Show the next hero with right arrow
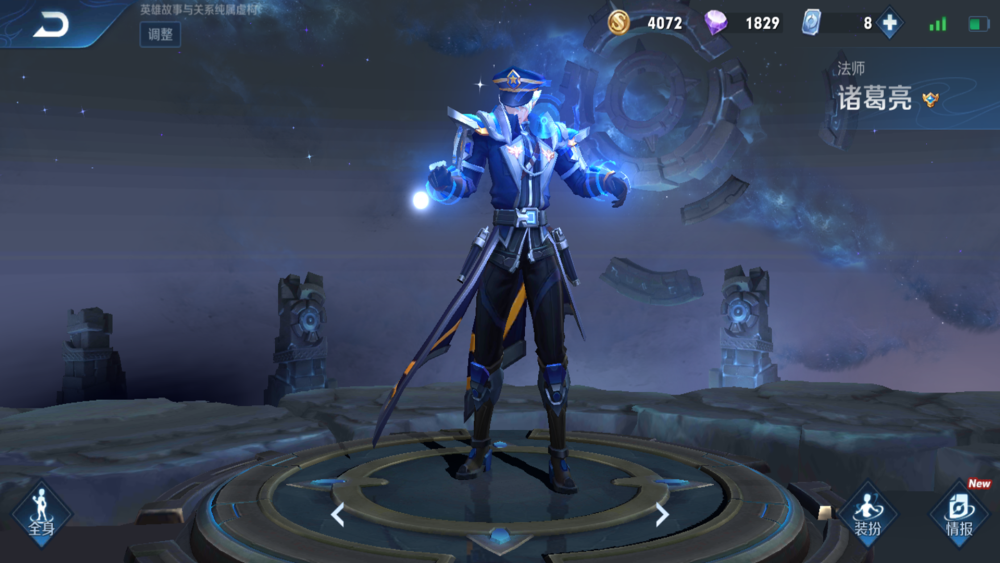This screenshot has height=563, width=1000. (x=662, y=515)
